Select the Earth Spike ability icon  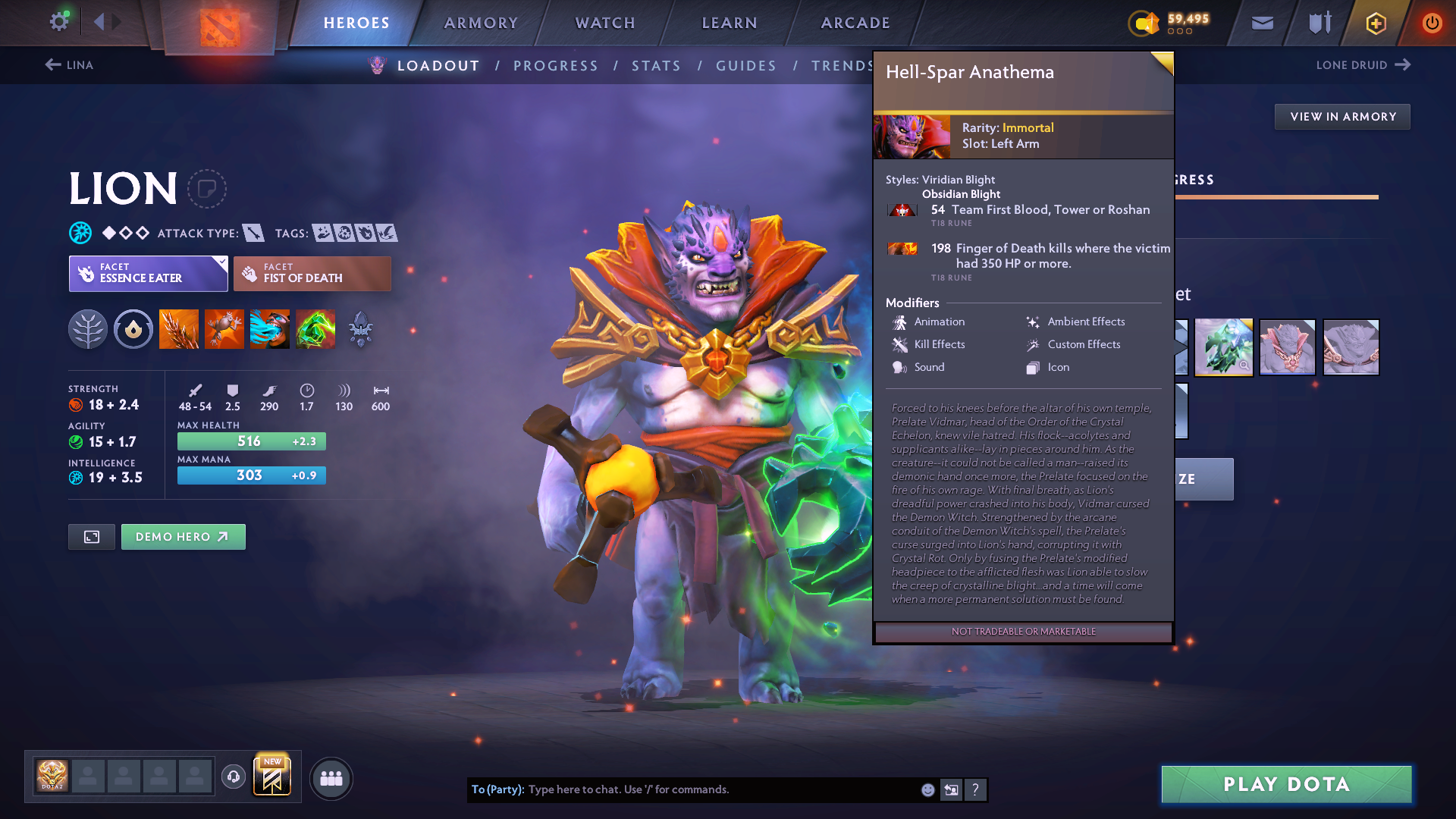(x=179, y=329)
